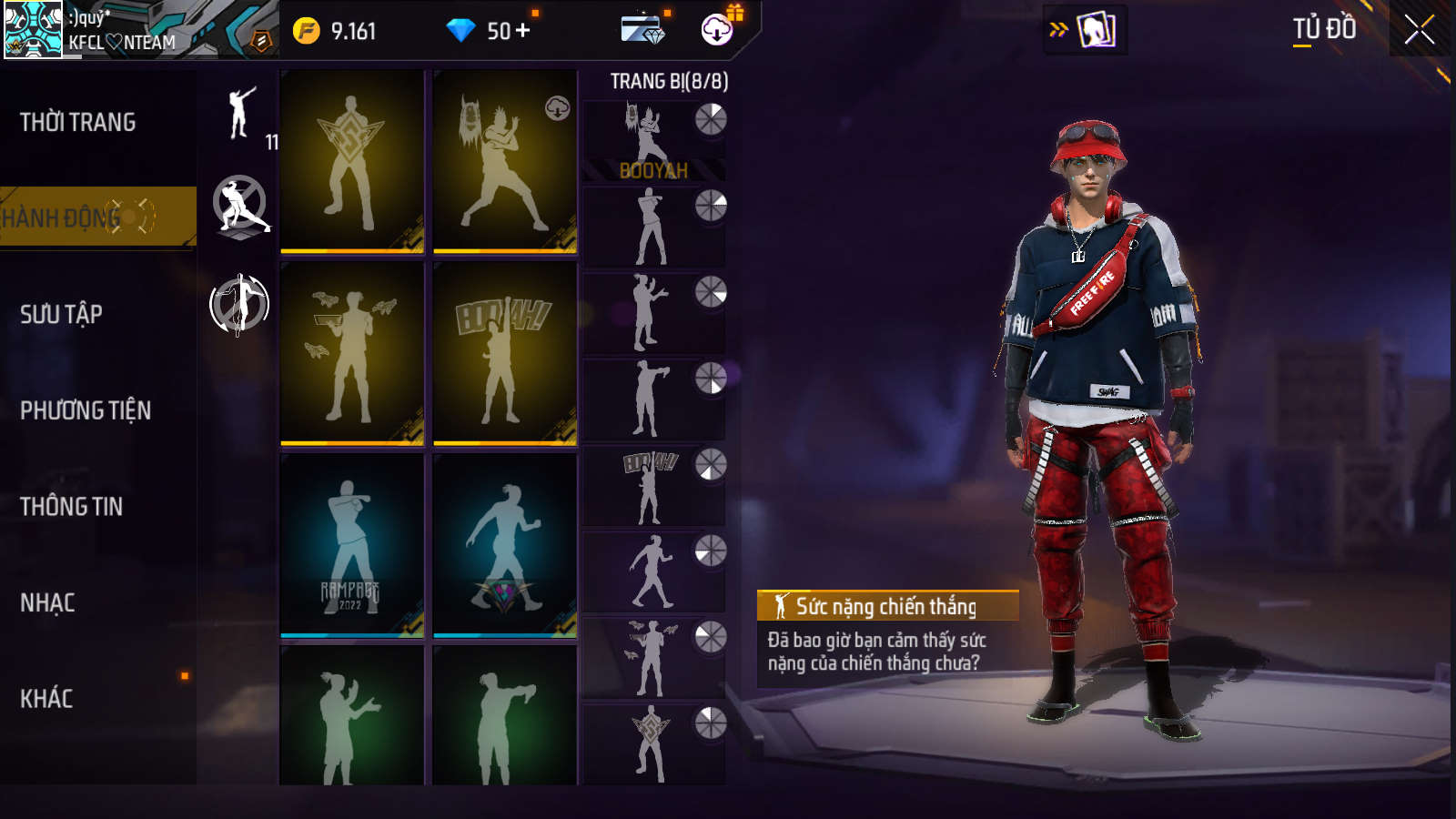Choose the crossed-out skateboard pose sub-category

[240, 207]
